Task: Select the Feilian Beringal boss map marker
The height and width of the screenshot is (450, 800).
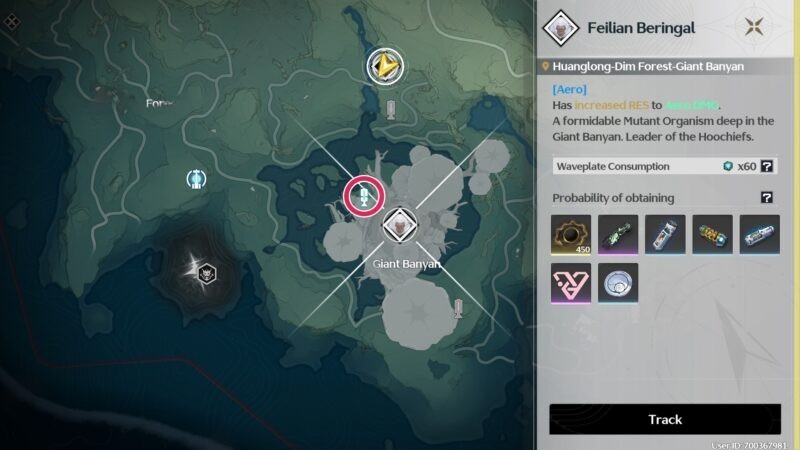Action: pos(399,227)
